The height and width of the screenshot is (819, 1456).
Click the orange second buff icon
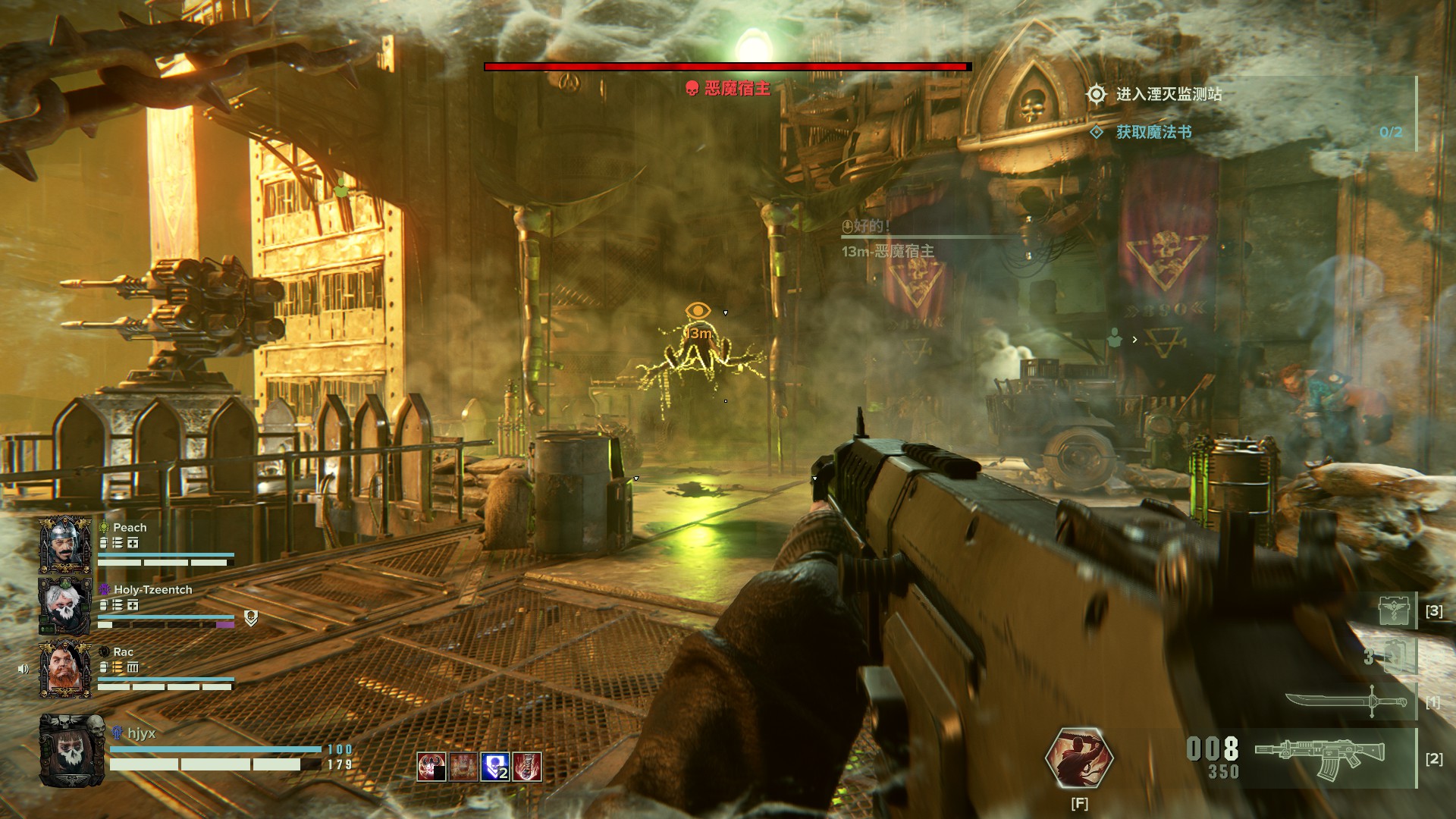click(463, 767)
